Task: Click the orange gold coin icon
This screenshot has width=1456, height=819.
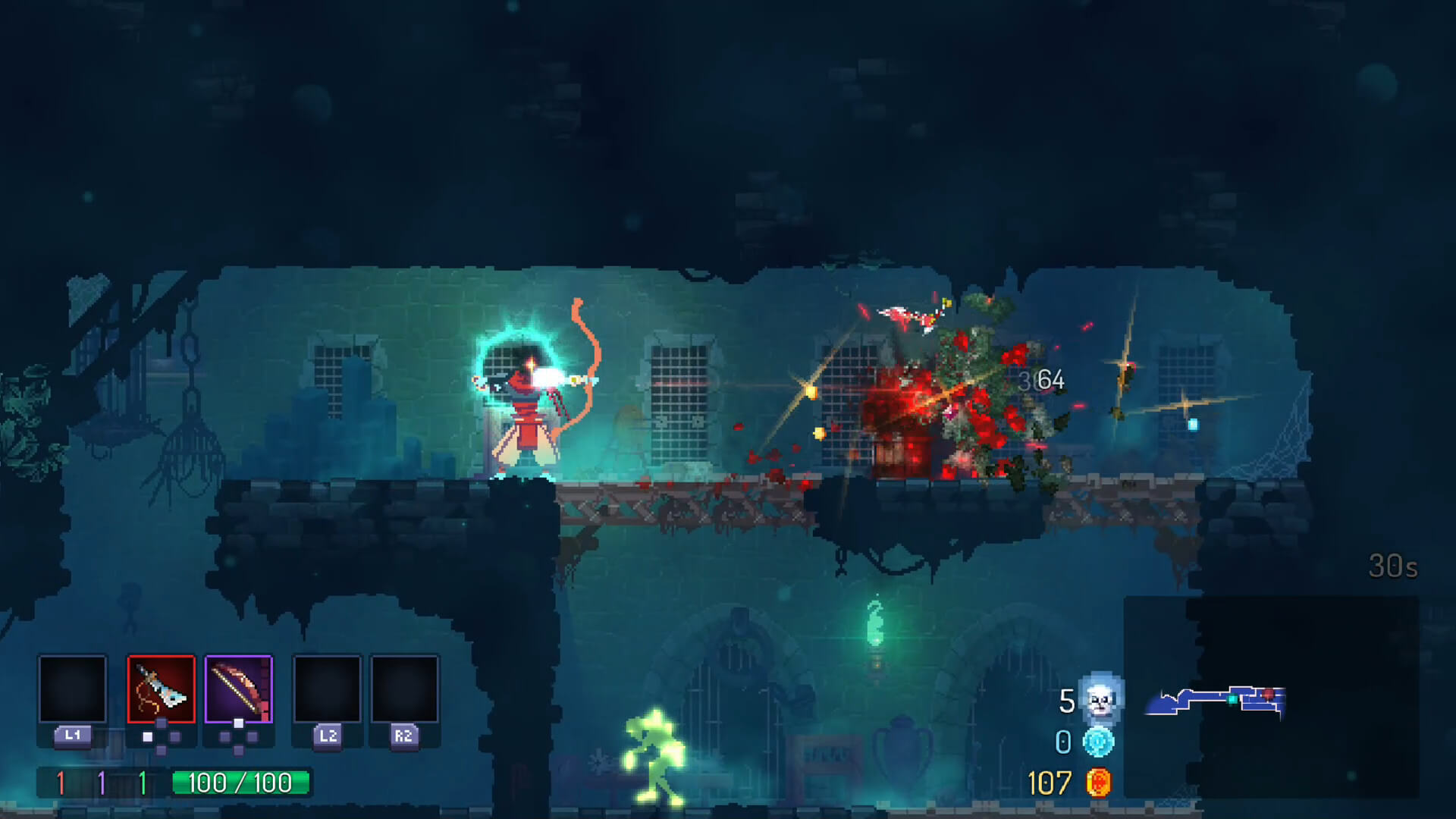Action: (x=1098, y=783)
